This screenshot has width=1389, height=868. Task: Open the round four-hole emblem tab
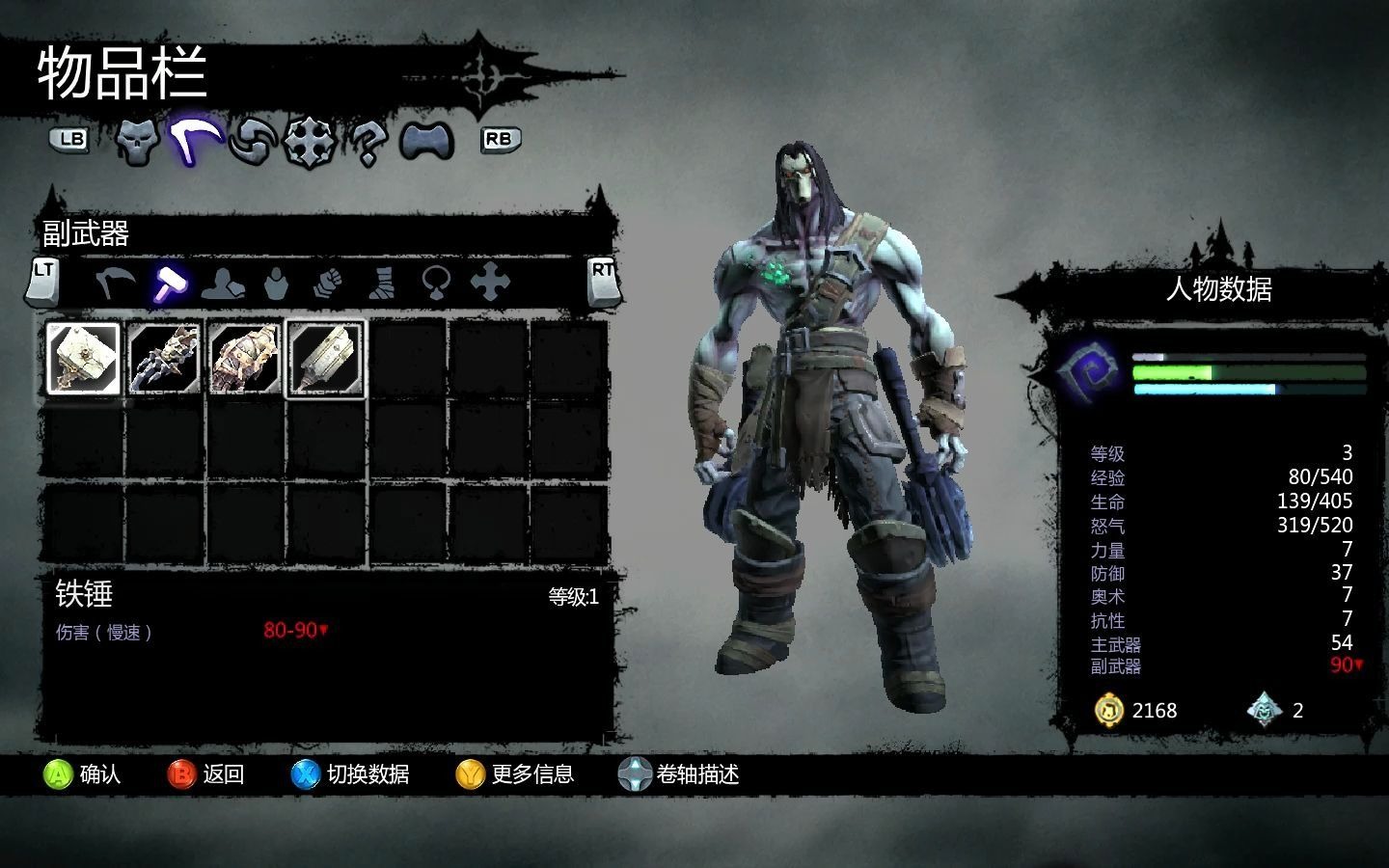pos(309,143)
